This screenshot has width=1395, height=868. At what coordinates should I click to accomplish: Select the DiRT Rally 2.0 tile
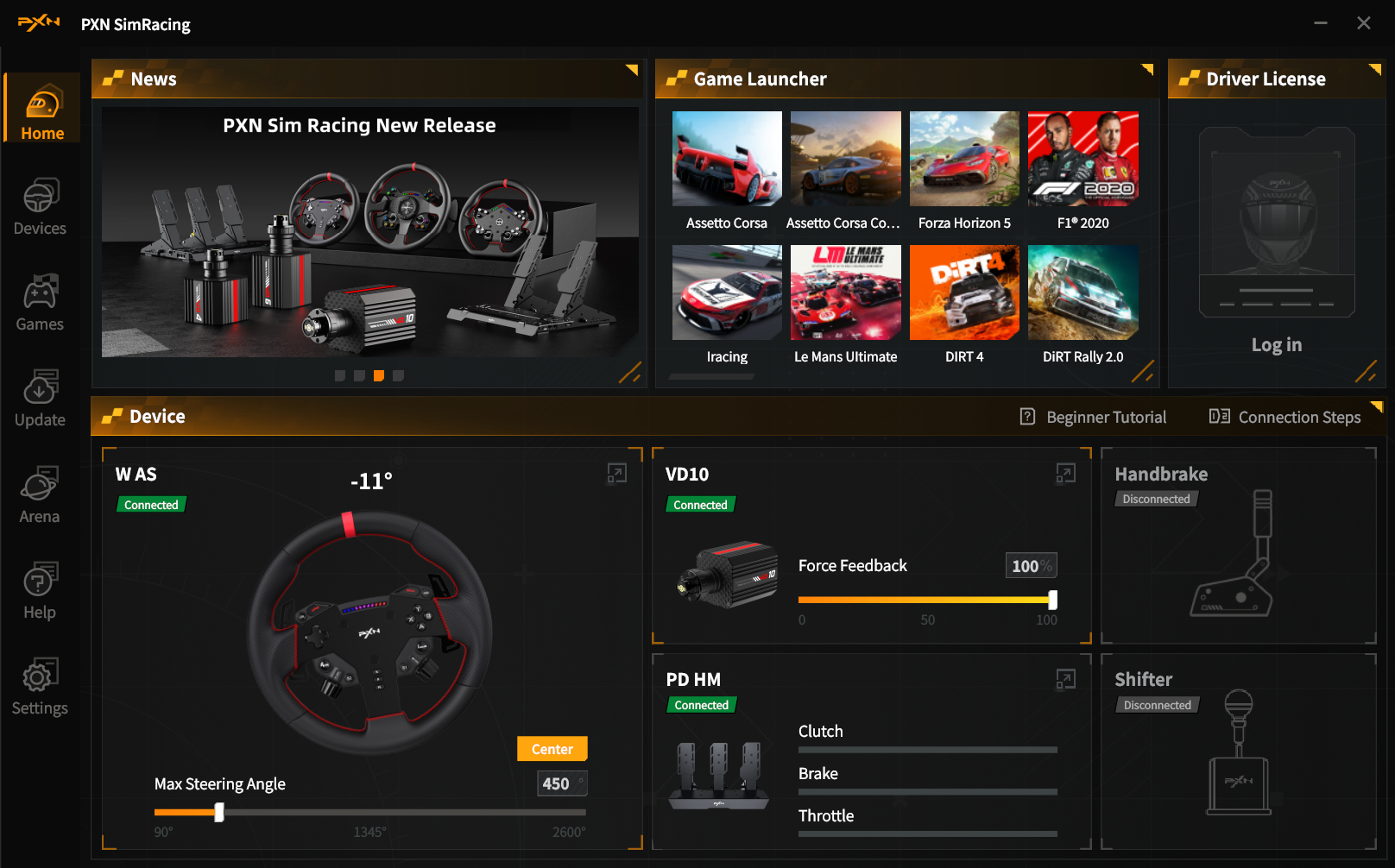coord(1083,292)
